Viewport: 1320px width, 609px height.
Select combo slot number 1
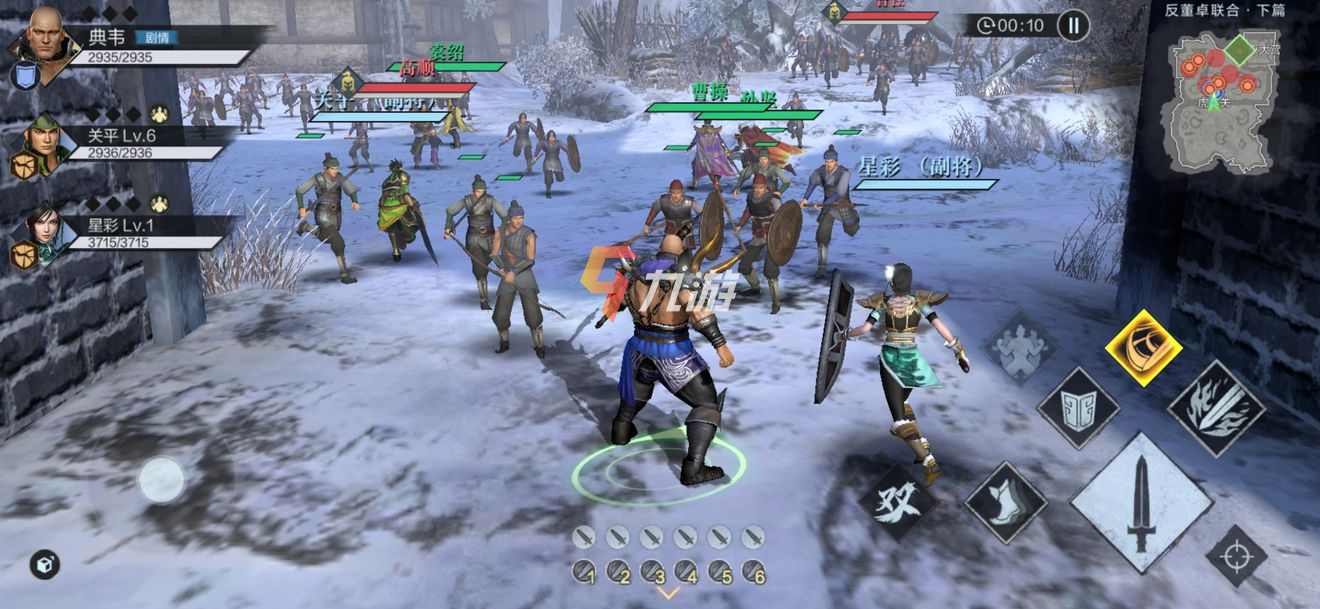(x=584, y=572)
